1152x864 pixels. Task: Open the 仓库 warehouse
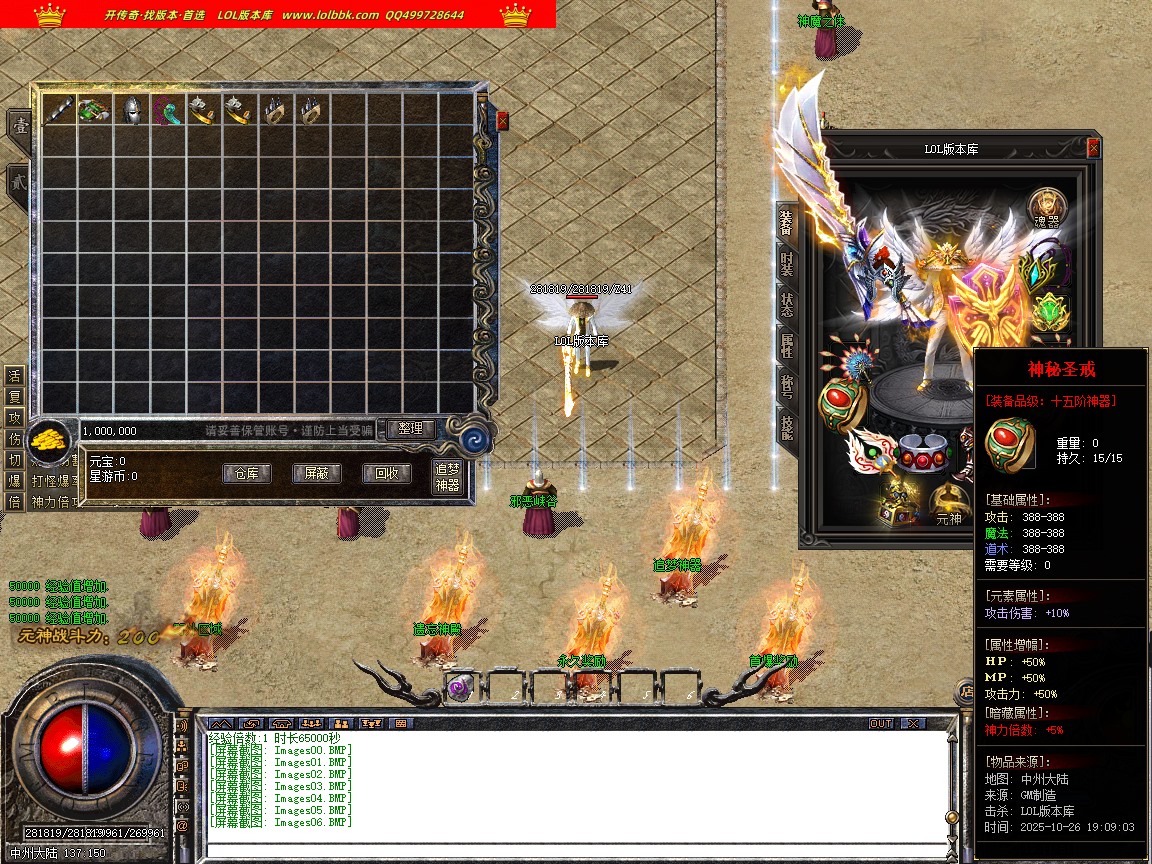pyautogui.click(x=246, y=474)
